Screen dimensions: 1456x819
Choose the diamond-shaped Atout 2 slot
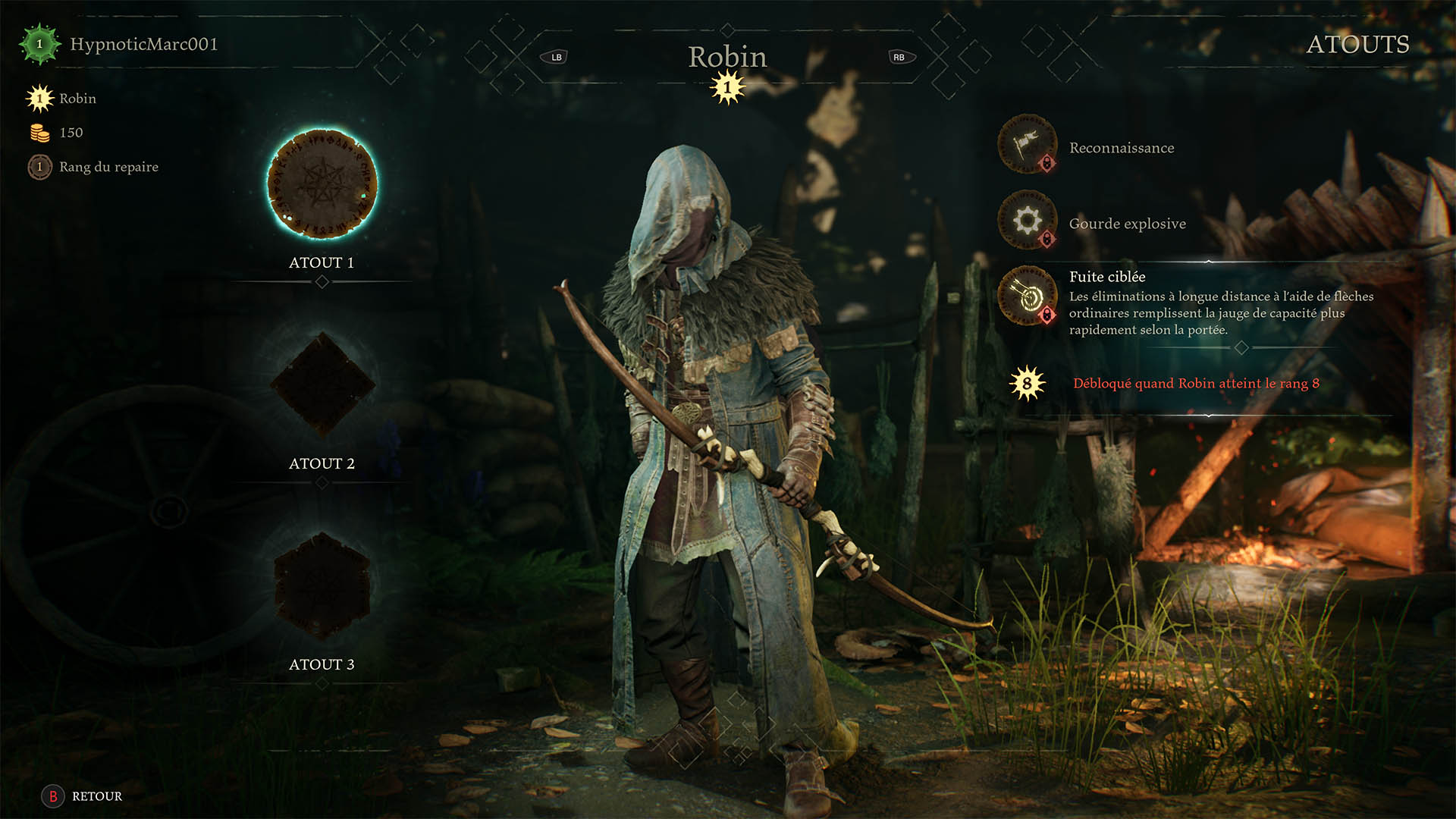click(x=322, y=384)
